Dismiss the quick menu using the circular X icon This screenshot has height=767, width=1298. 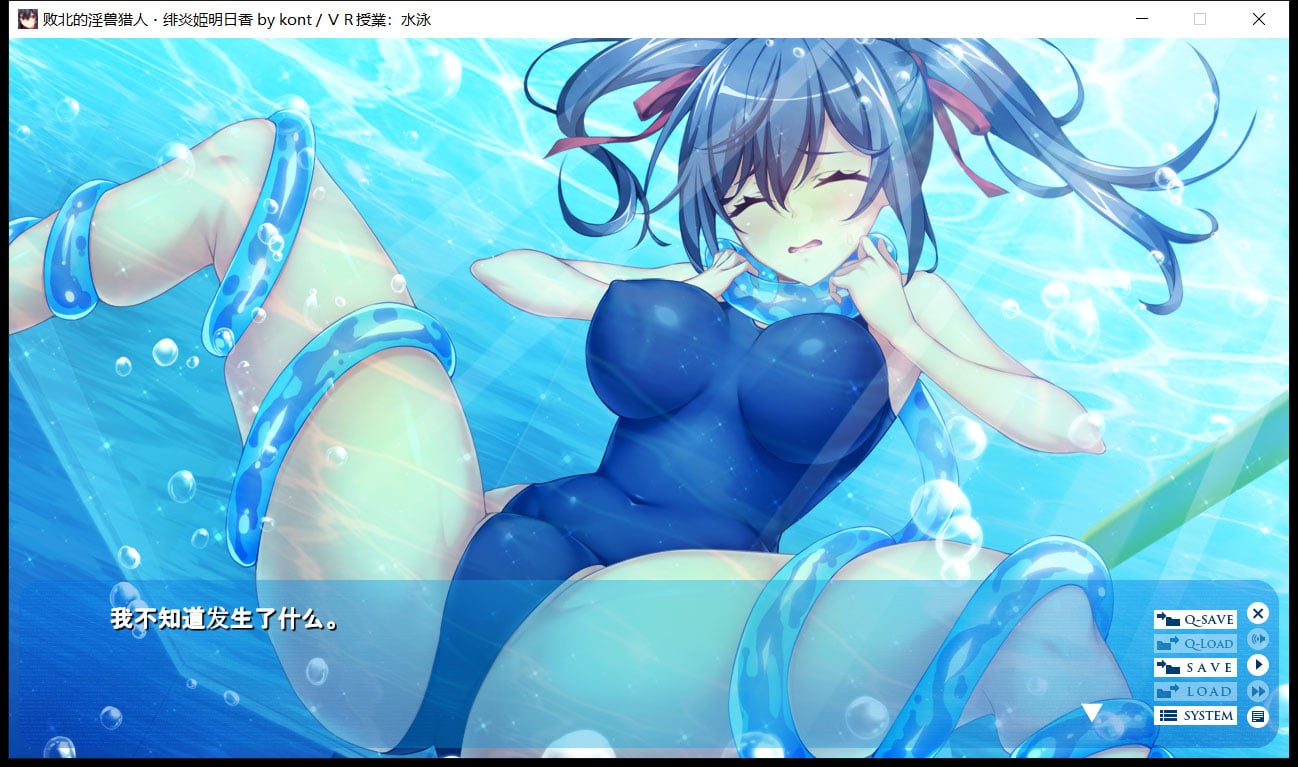[x=1258, y=614]
